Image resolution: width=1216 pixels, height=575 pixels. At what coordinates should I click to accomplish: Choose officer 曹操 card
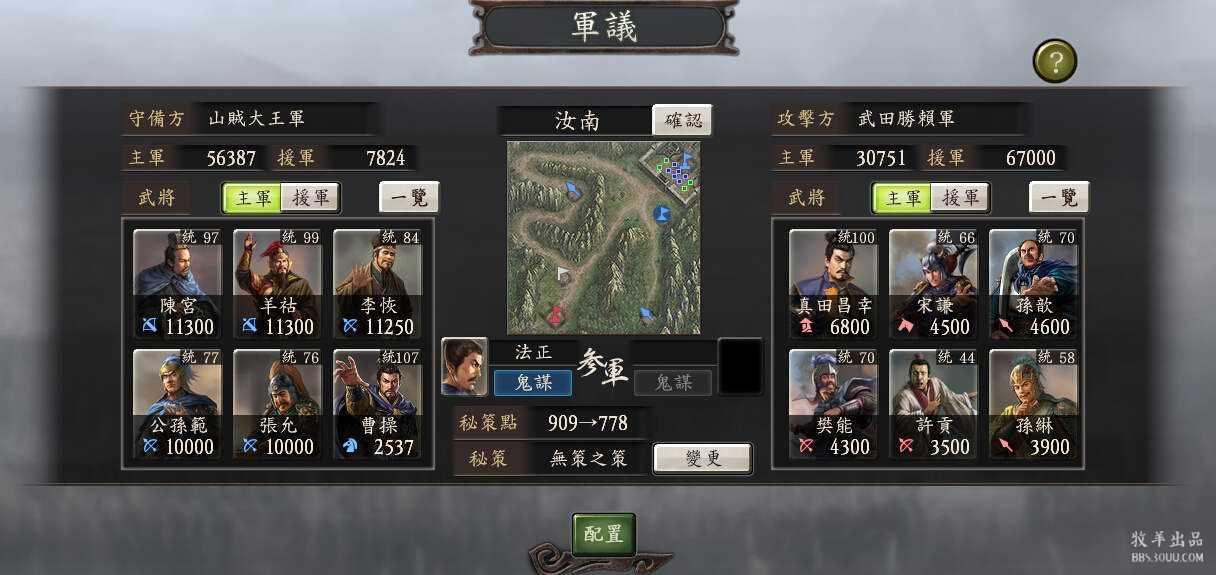(378, 404)
